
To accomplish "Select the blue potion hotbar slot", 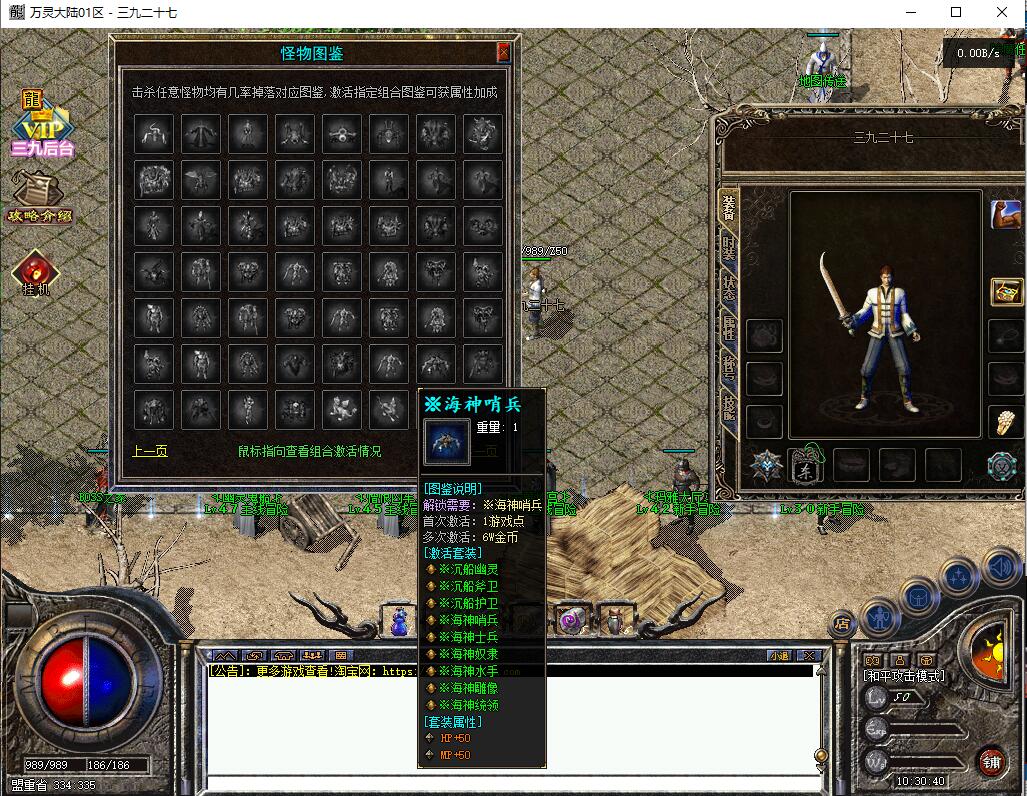I will click(x=399, y=621).
